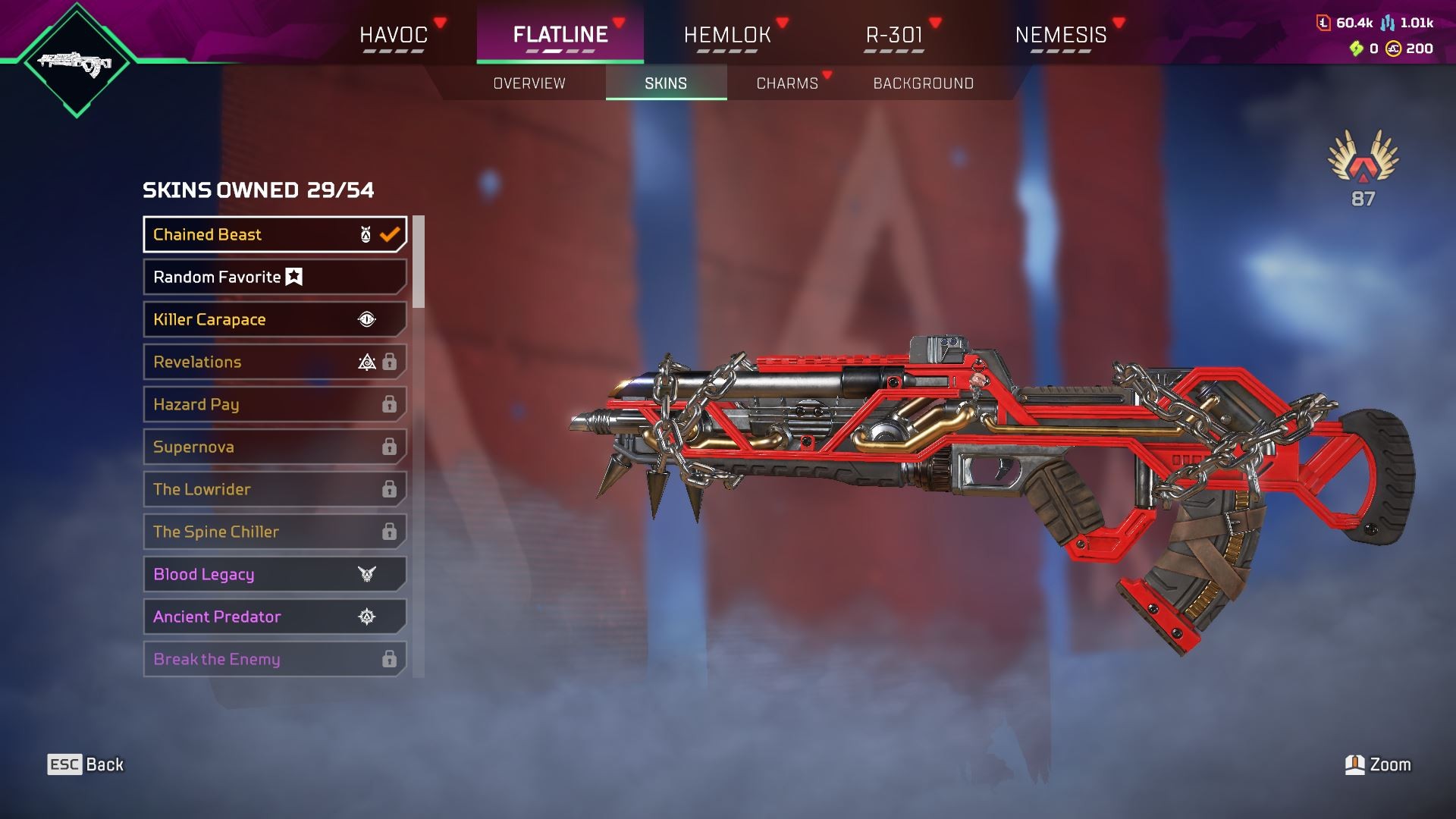1456x819 pixels.
Task: Preview the Break the Enemy skin
Action: point(275,659)
